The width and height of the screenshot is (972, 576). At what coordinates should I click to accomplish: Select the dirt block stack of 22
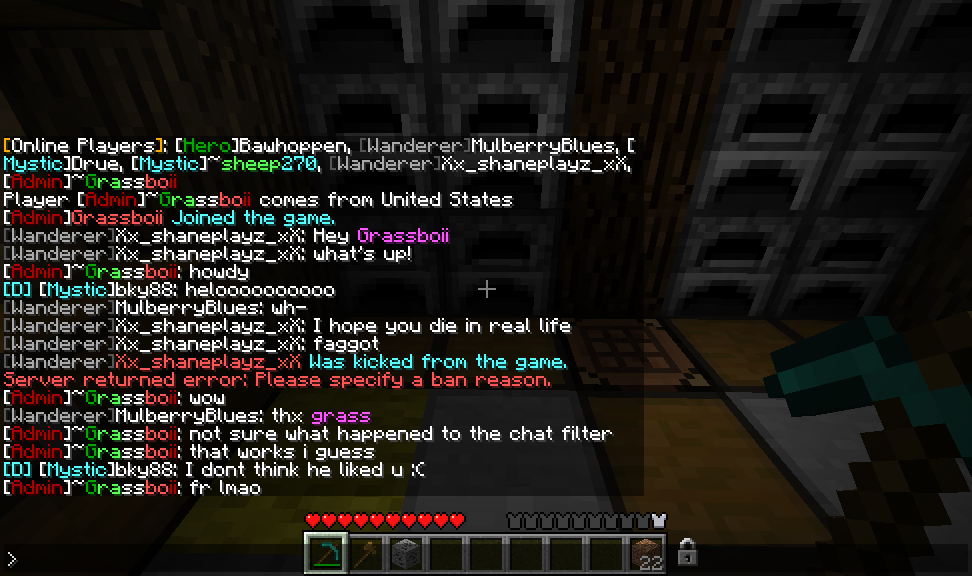(646, 552)
